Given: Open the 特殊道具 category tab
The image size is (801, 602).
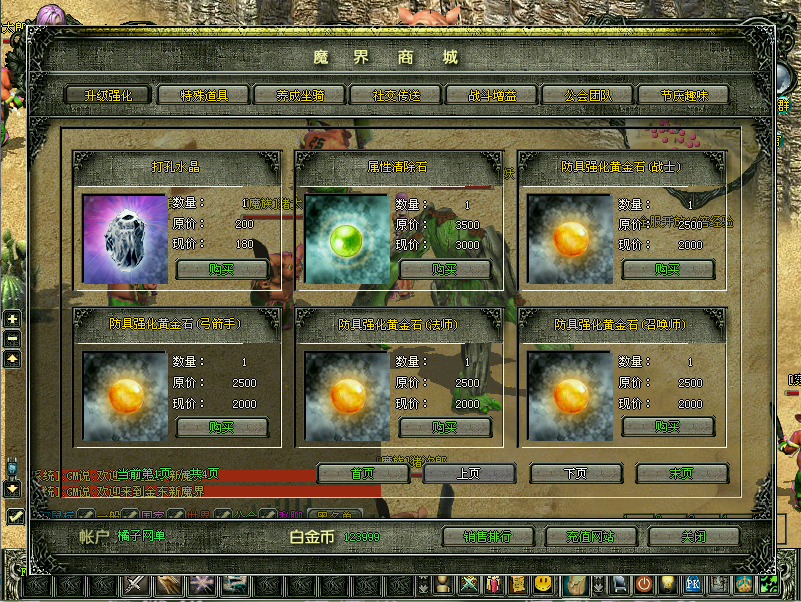Looking at the screenshot, I should [203, 95].
